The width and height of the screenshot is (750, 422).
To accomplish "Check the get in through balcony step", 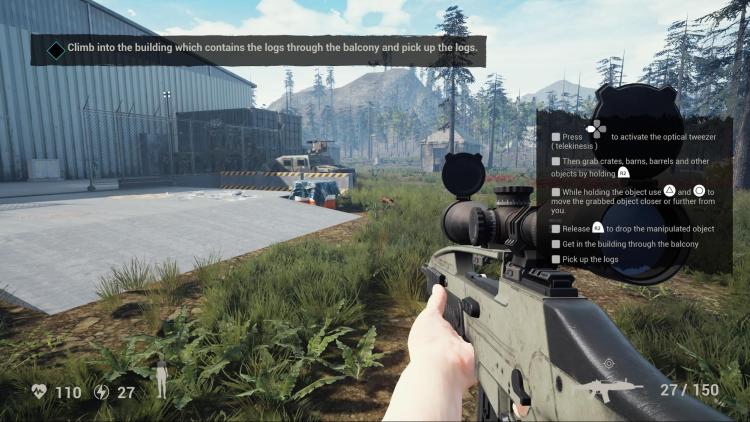I will point(556,244).
